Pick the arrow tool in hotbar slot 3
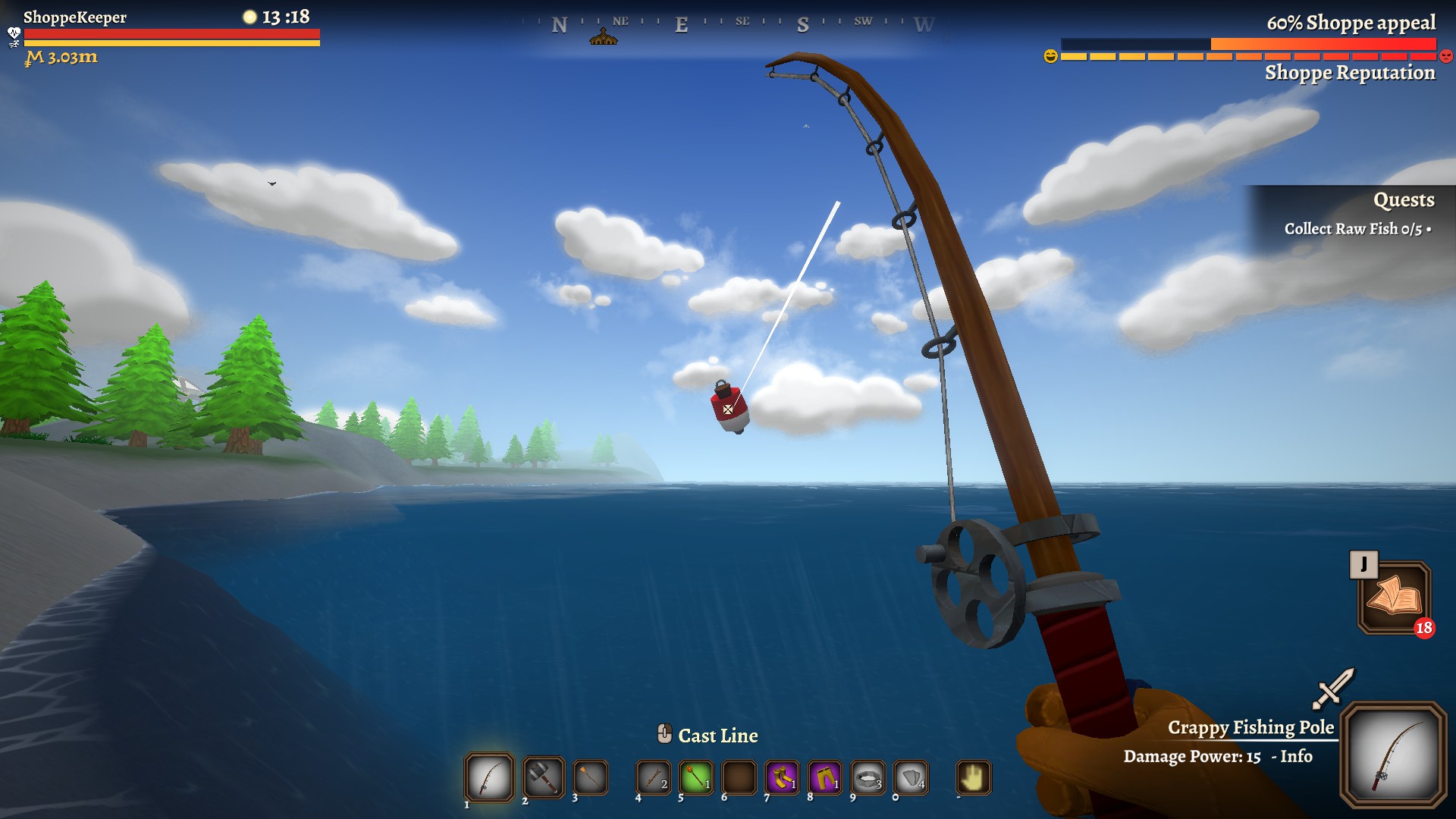1456x819 pixels. pyautogui.click(x=589, y=779)
